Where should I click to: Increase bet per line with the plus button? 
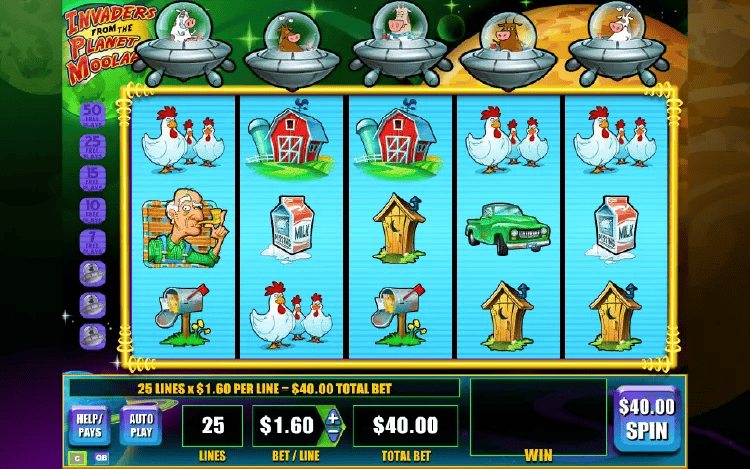[333, 416]
